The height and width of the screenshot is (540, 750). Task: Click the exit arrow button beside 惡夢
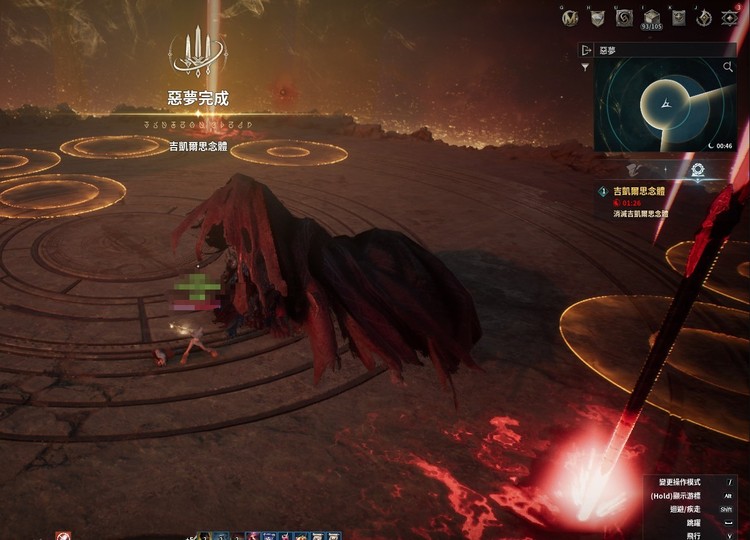(x=586, y=49)
